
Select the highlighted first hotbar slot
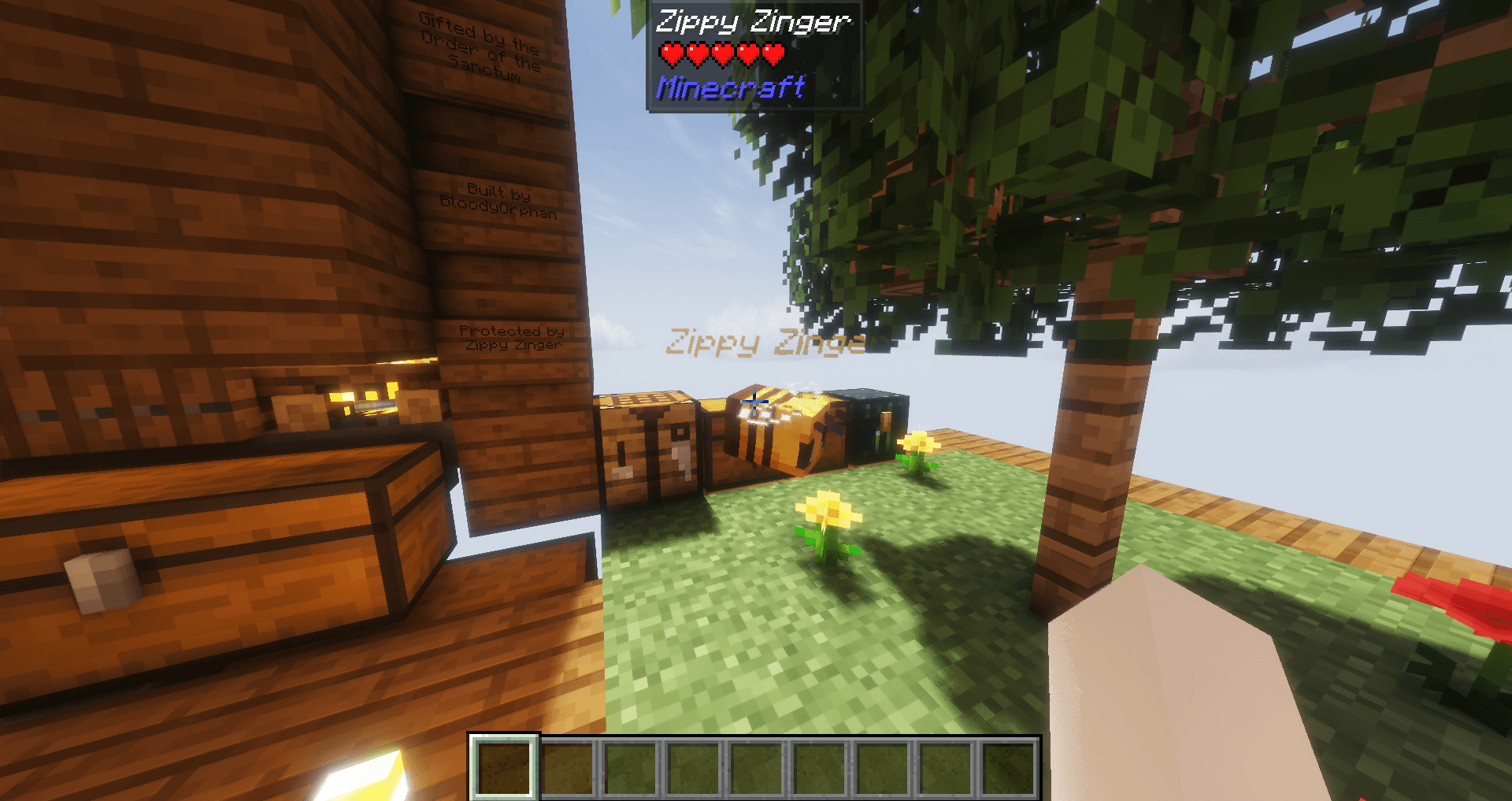coord(504,767)
